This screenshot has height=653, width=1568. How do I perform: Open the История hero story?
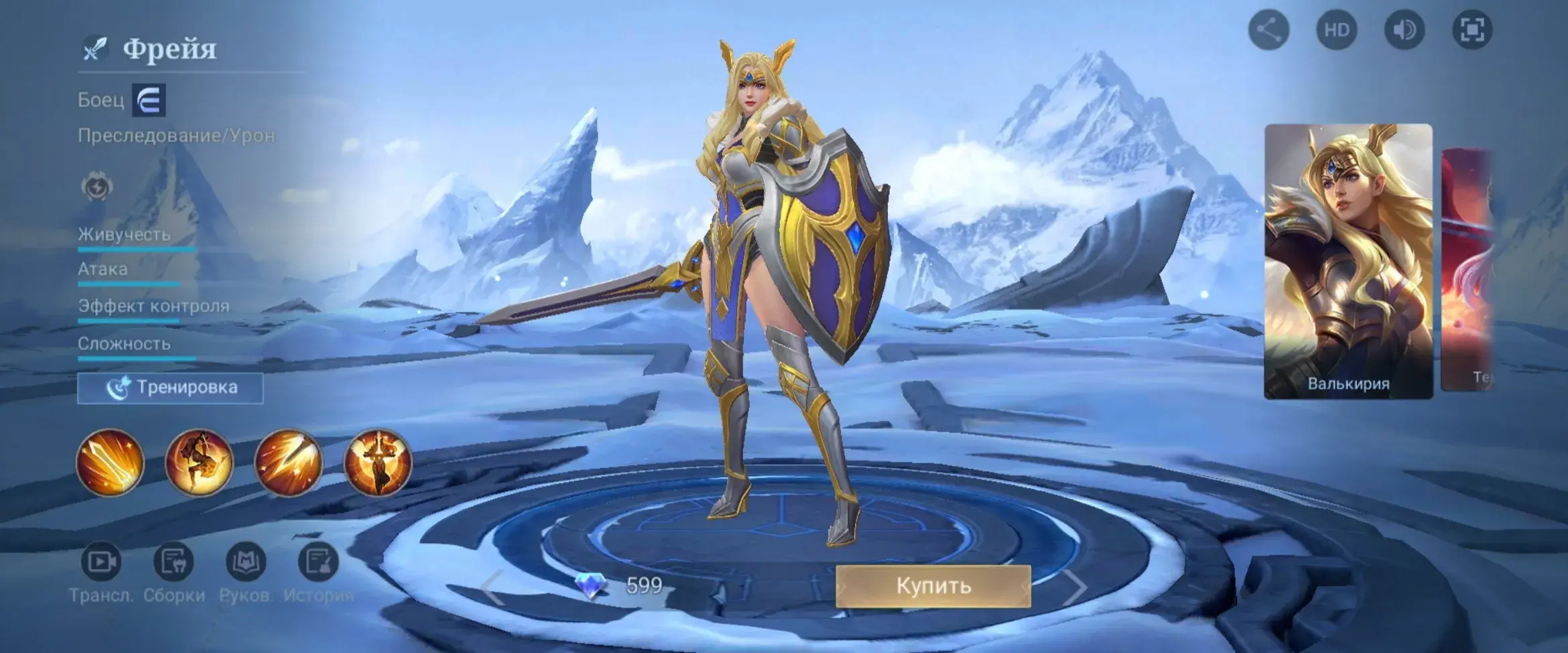[318, 562]
